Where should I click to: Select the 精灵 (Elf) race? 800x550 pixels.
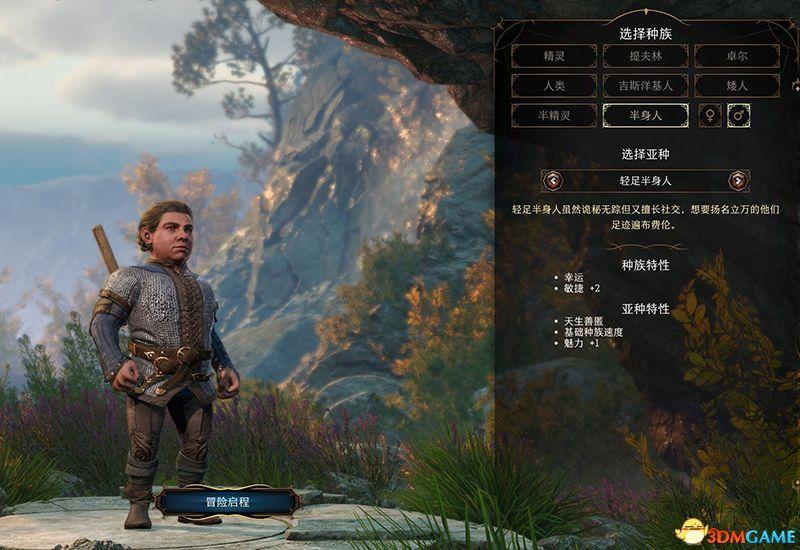click(x=553, y=56)
